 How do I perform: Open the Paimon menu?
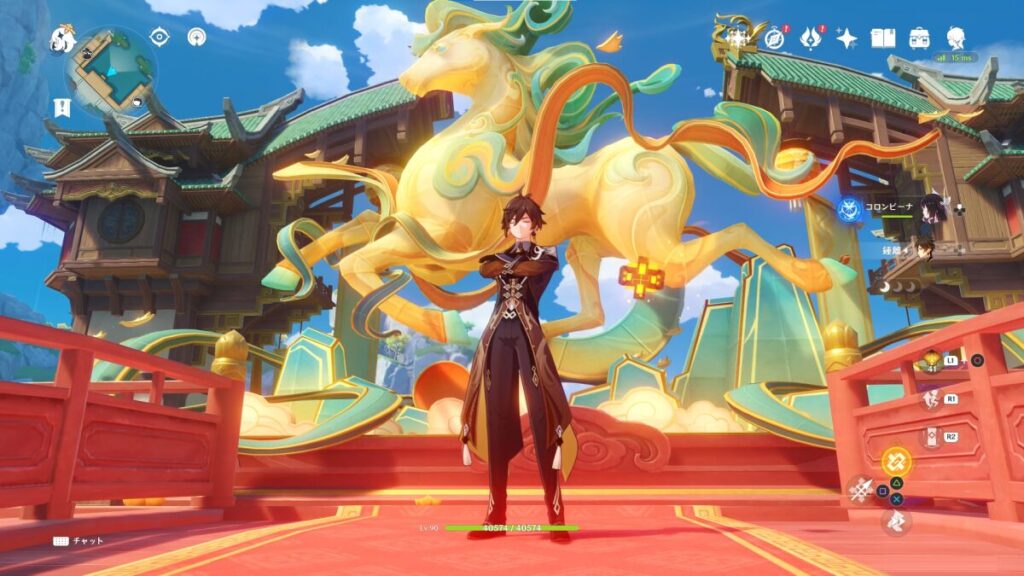62,40
